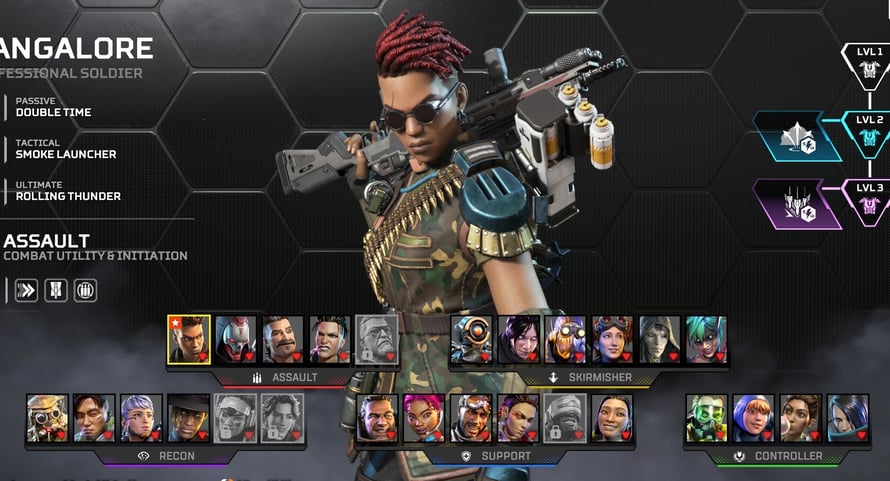This screenshot has width=890, height=481.
Task: Choose Pathfinder in the Skirmisher group
Action: [x=471, y=339]
